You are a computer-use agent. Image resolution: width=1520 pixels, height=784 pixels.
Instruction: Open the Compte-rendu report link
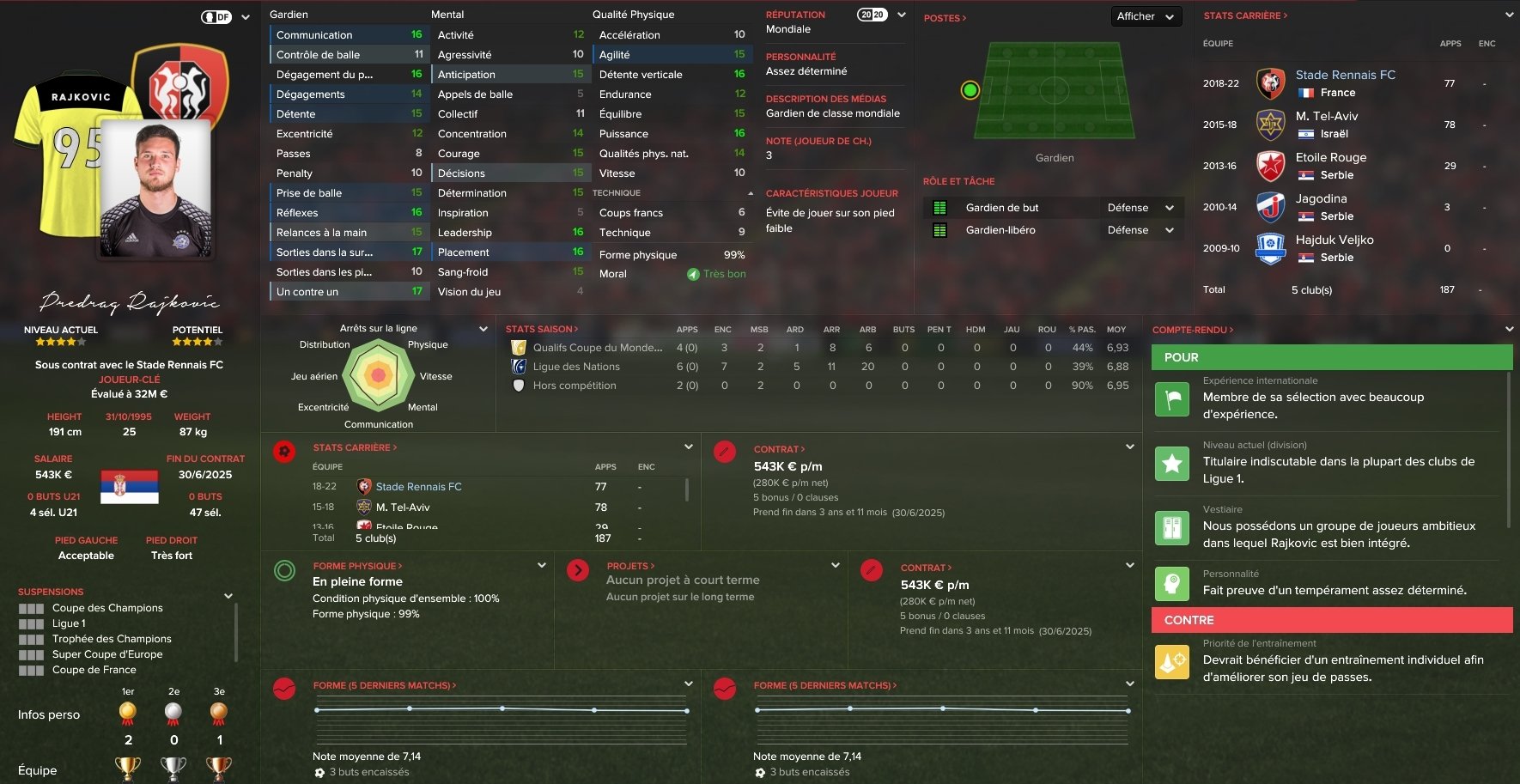coord(1192,330)
